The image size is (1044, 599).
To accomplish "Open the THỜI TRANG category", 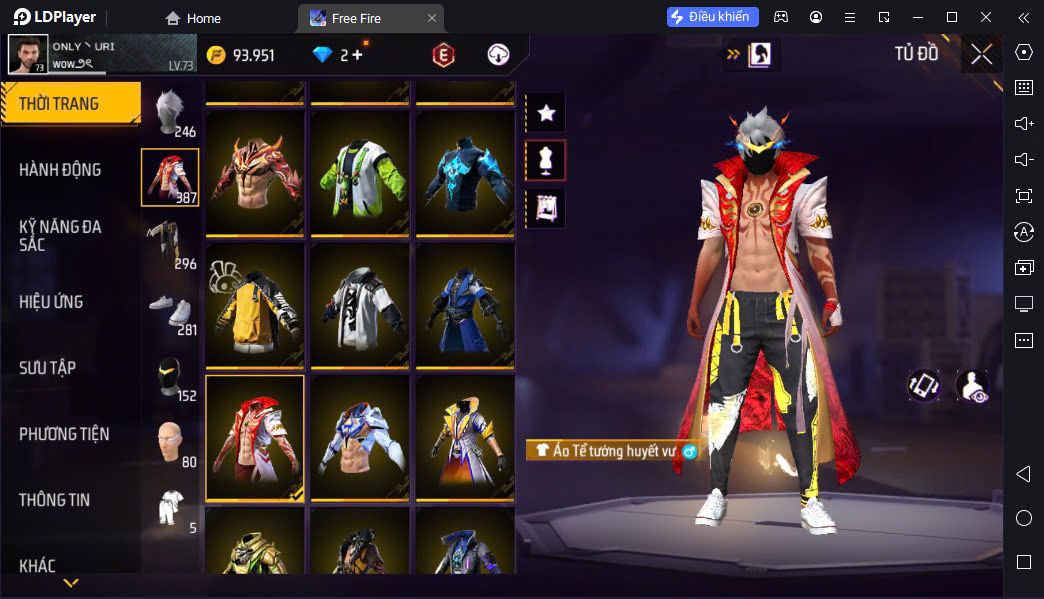I will (x=68, y=103).
